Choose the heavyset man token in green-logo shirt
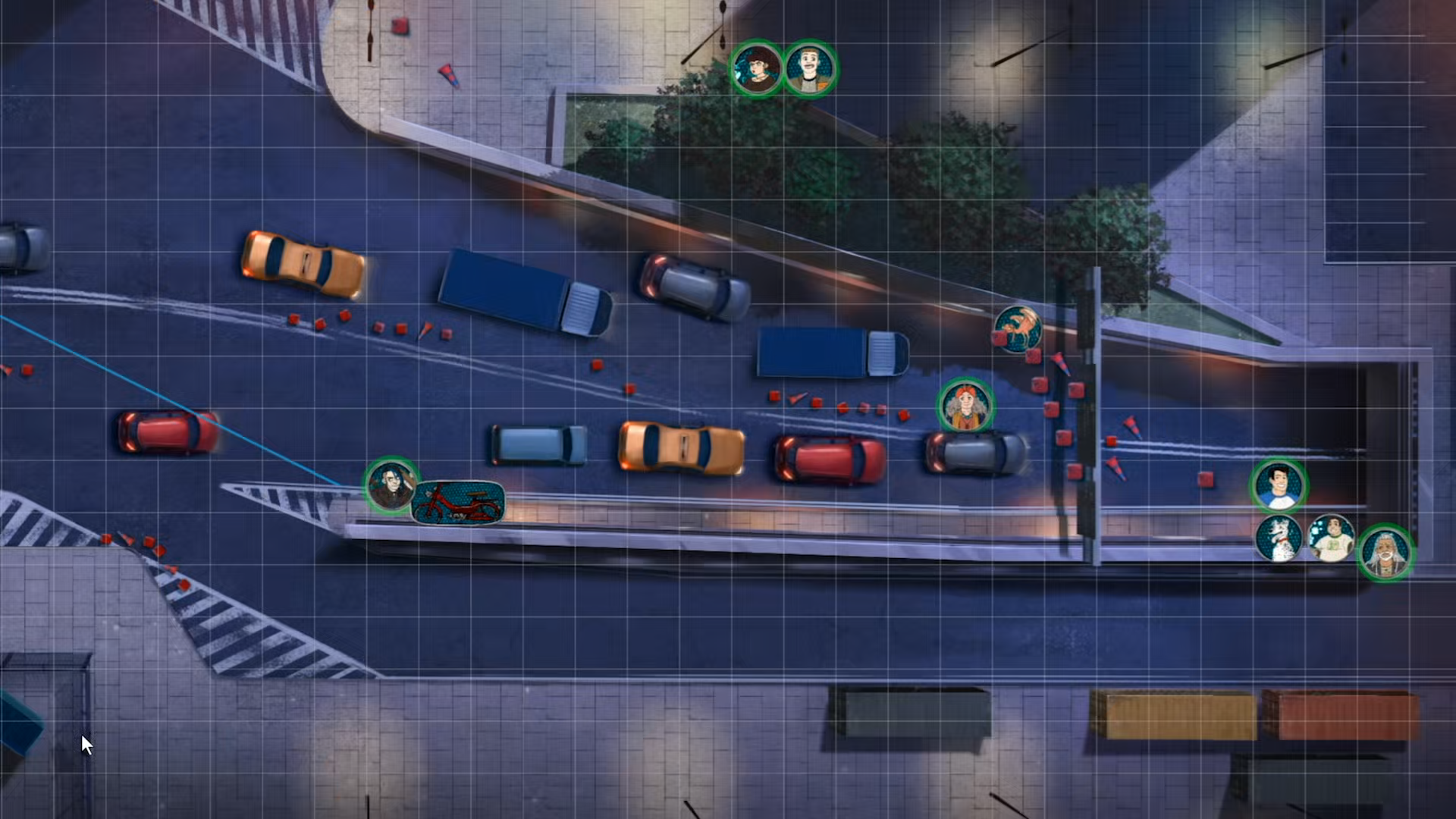Image resolution: width=1456 pixels, height=819 pixels. (1332, 538)
